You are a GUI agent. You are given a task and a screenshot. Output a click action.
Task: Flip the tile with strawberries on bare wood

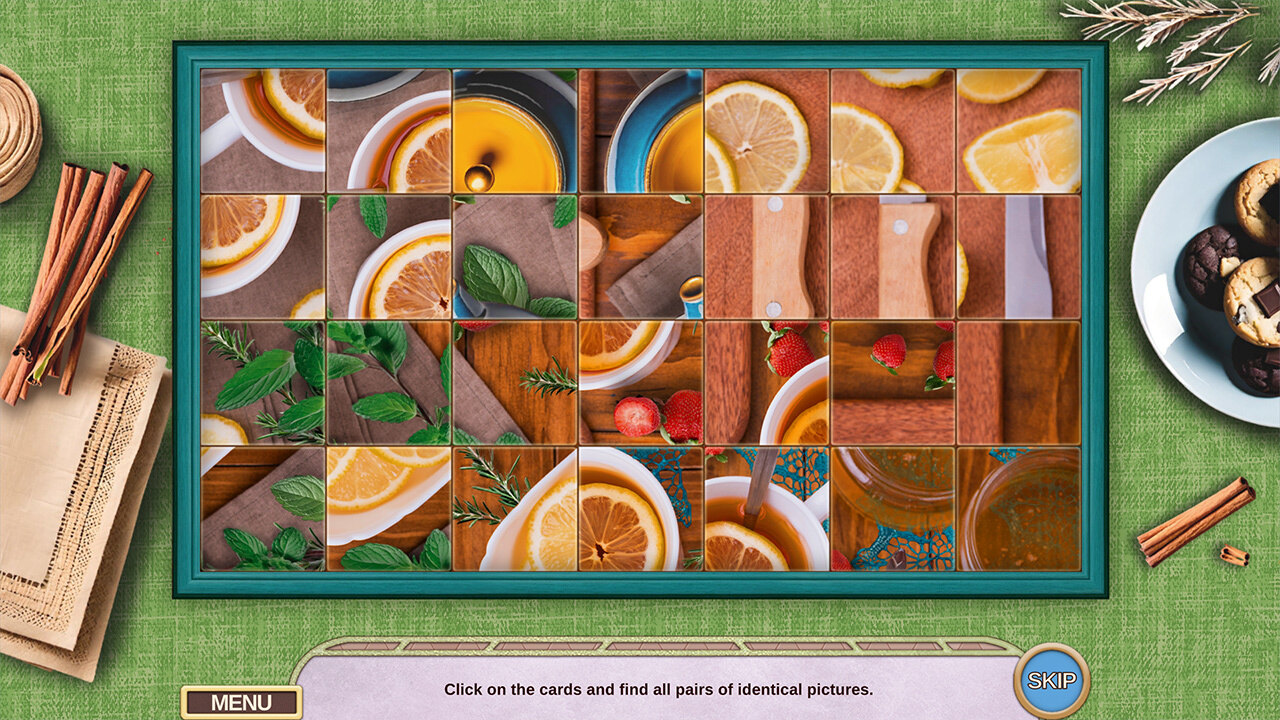(893, 383)
